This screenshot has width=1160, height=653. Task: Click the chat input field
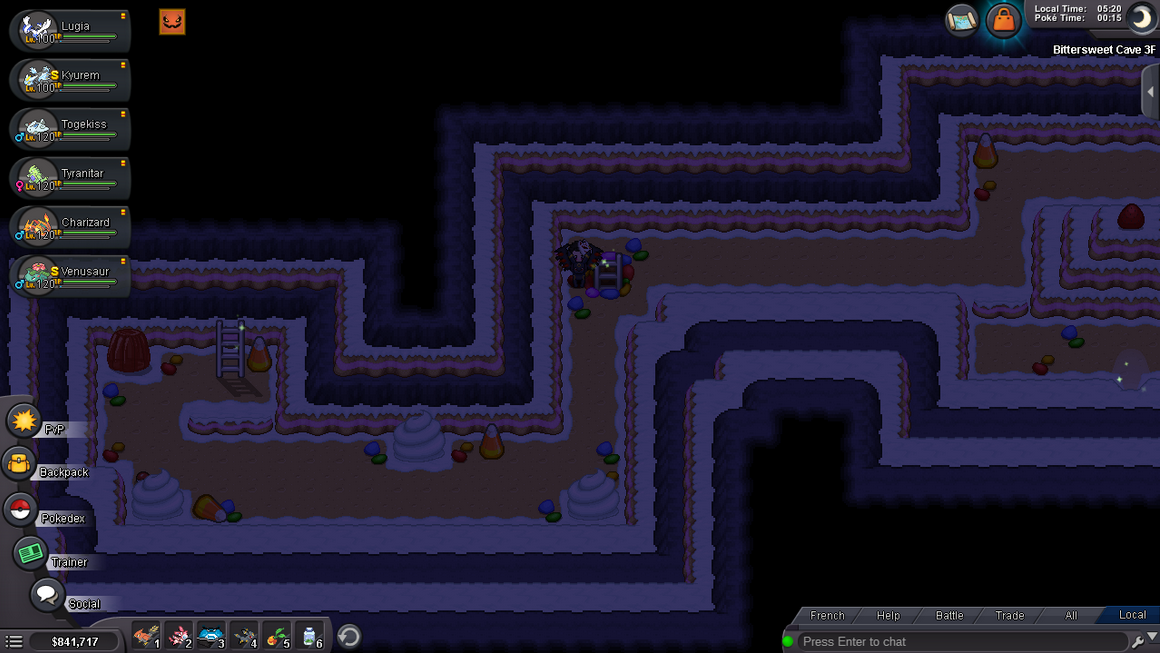[x=960, y=641]
